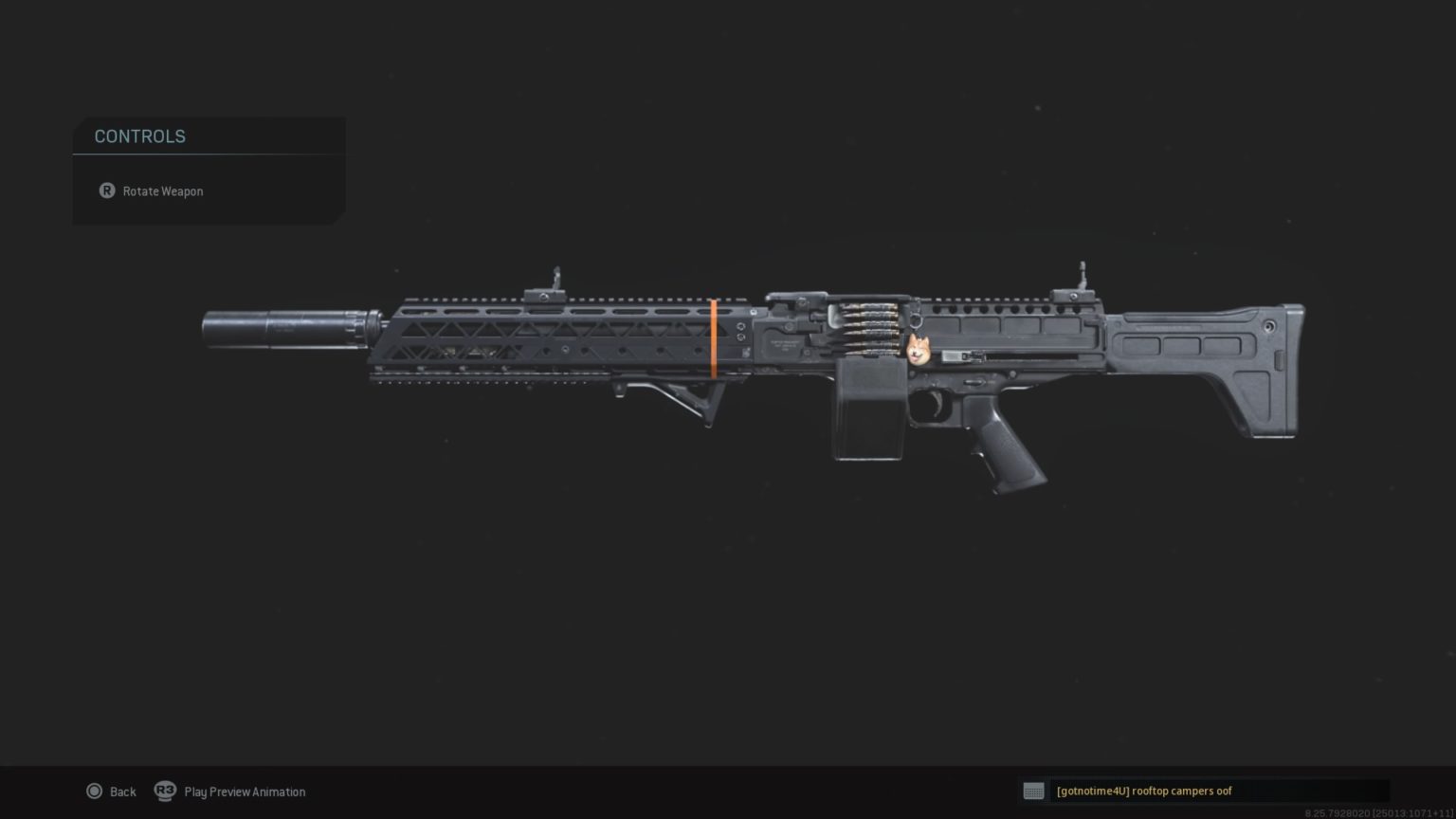Click the Back button to exit preview

[x=122, y=791]
